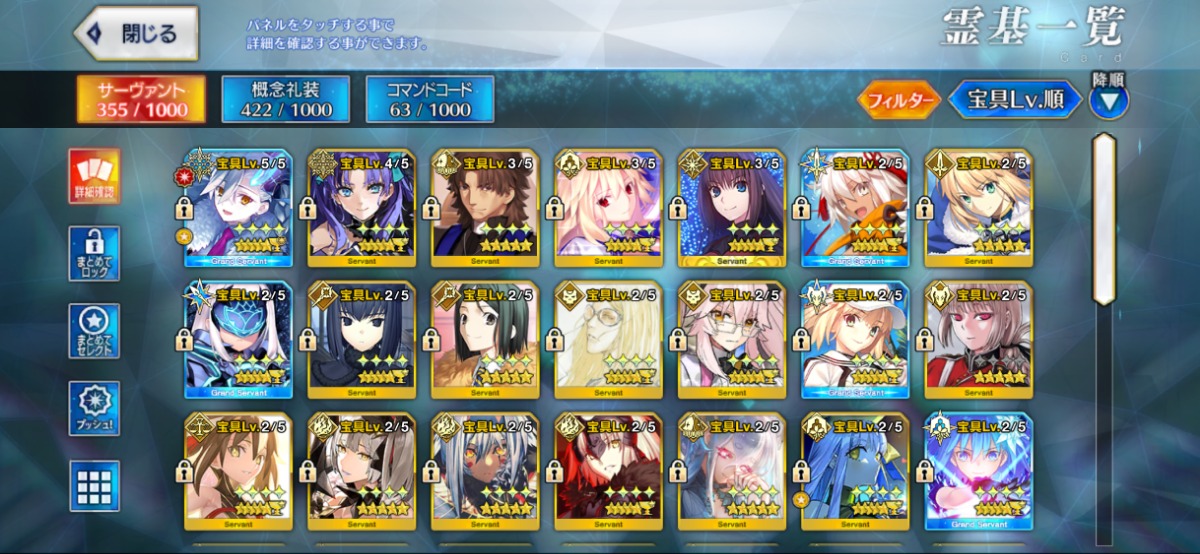
Task: Select the 宝具Lv.4/5 servant card
Action: (x=361, y=209)
